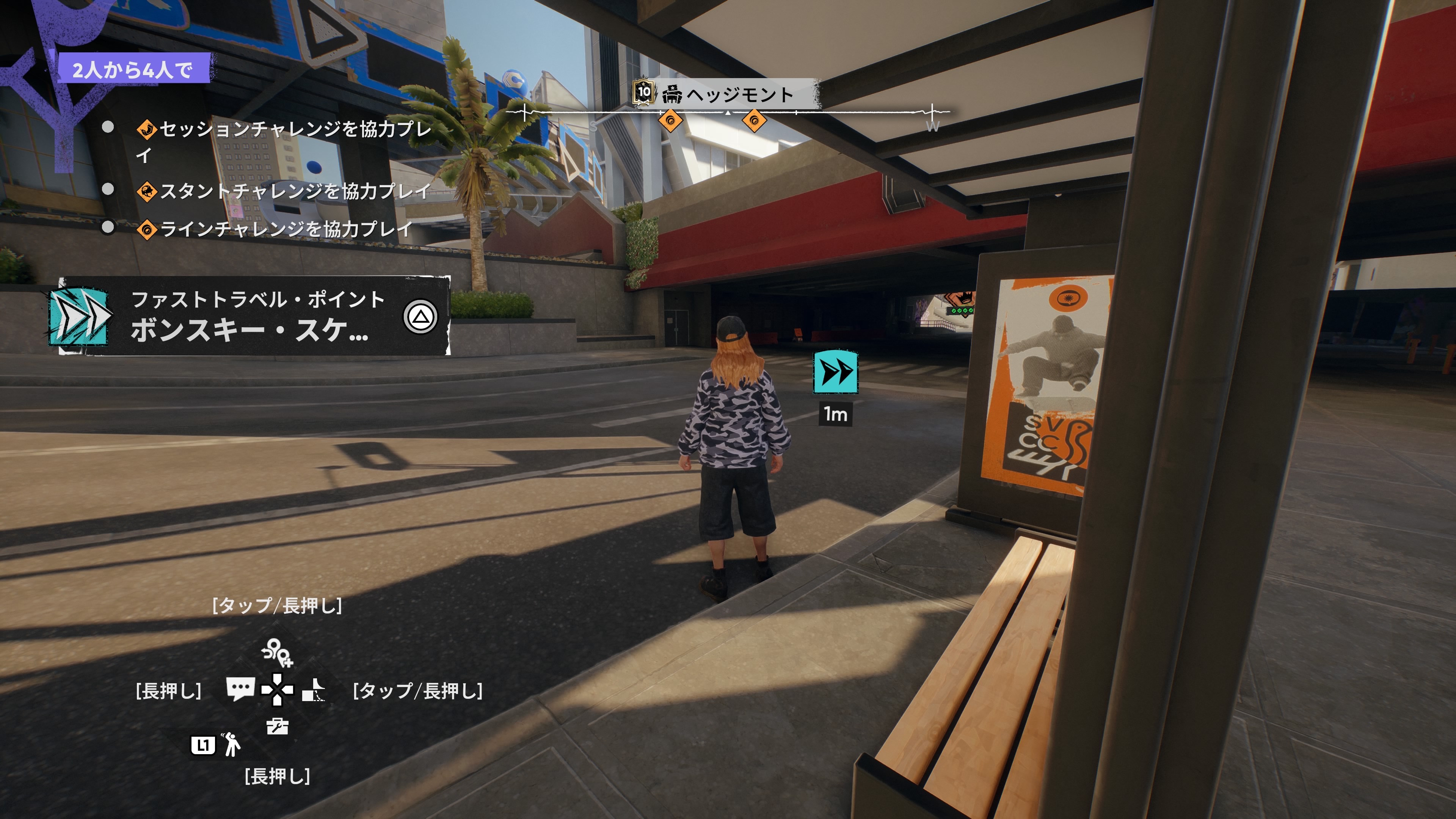Trigger the waving figure emote icon

pyautogui.click(x=231, y=744)
